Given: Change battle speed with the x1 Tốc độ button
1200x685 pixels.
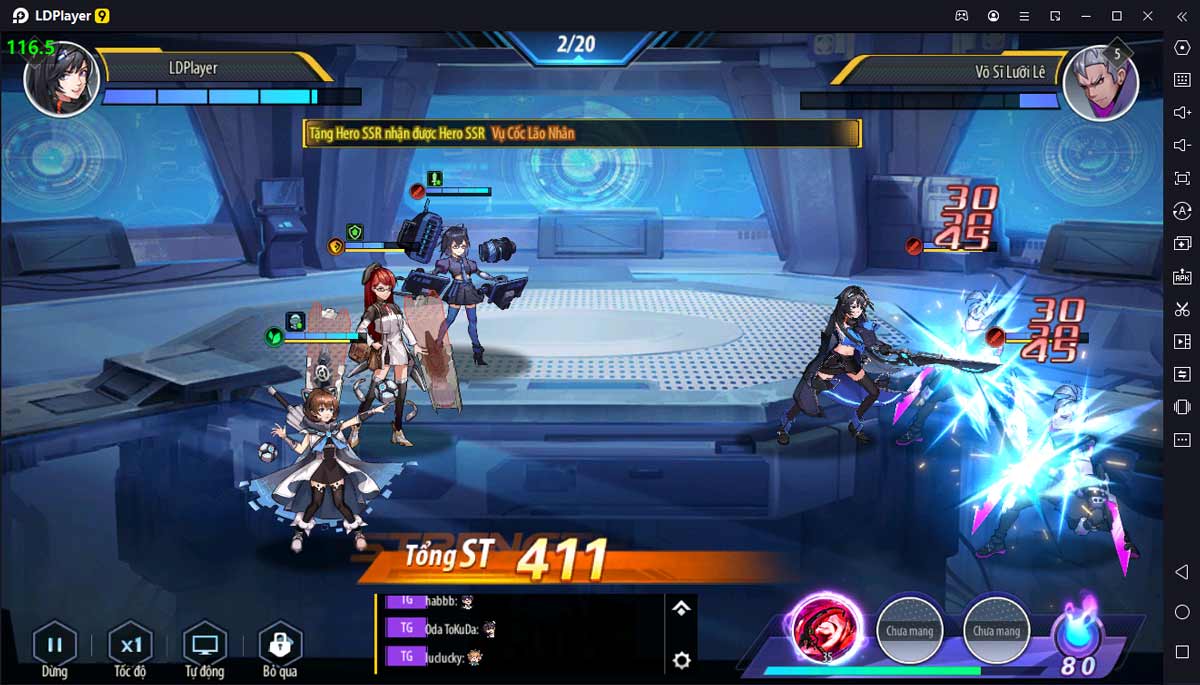Looking at the screenshot, I should click(x=130, y=645).
